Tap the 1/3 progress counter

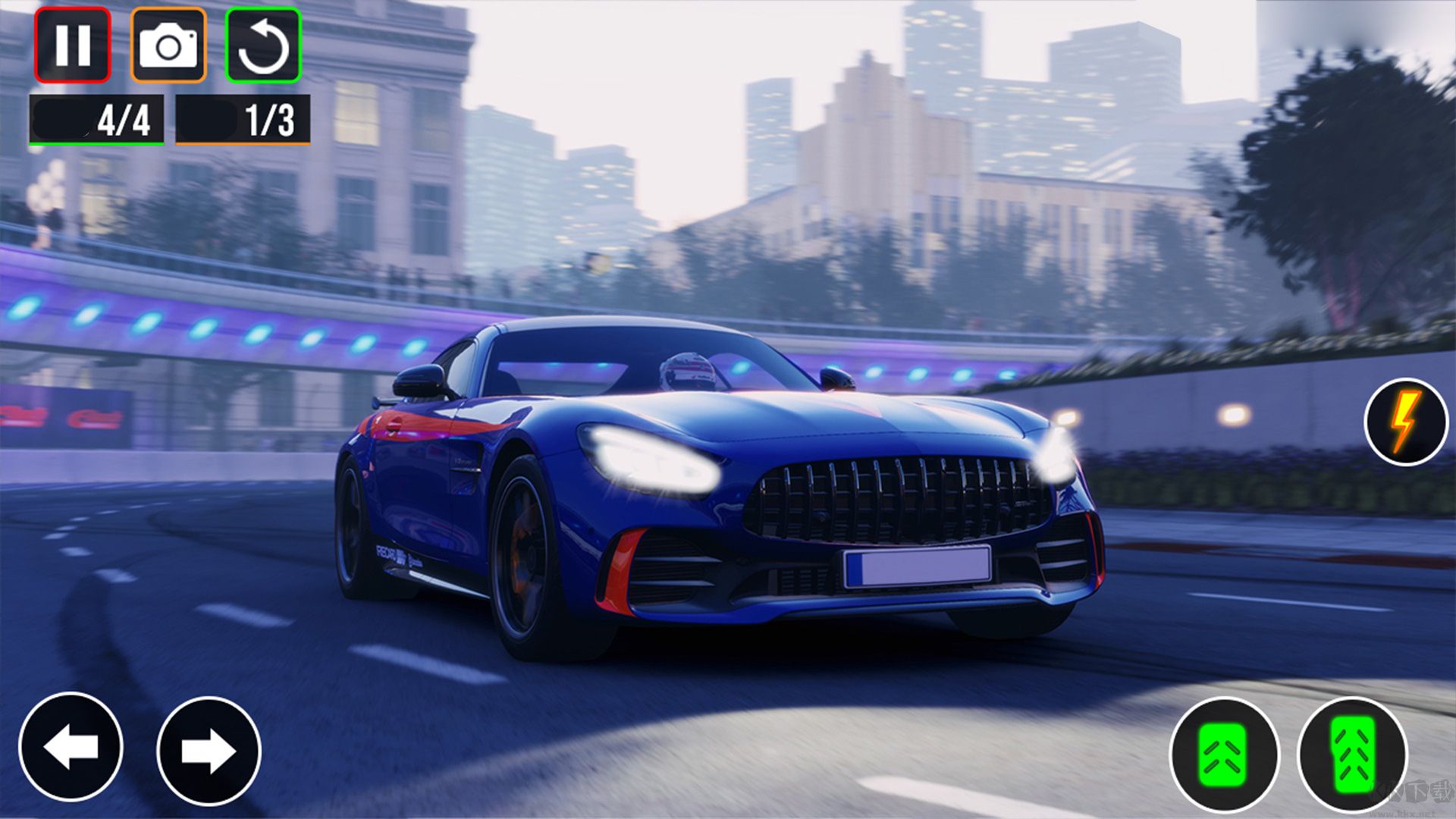coord(243,118)
